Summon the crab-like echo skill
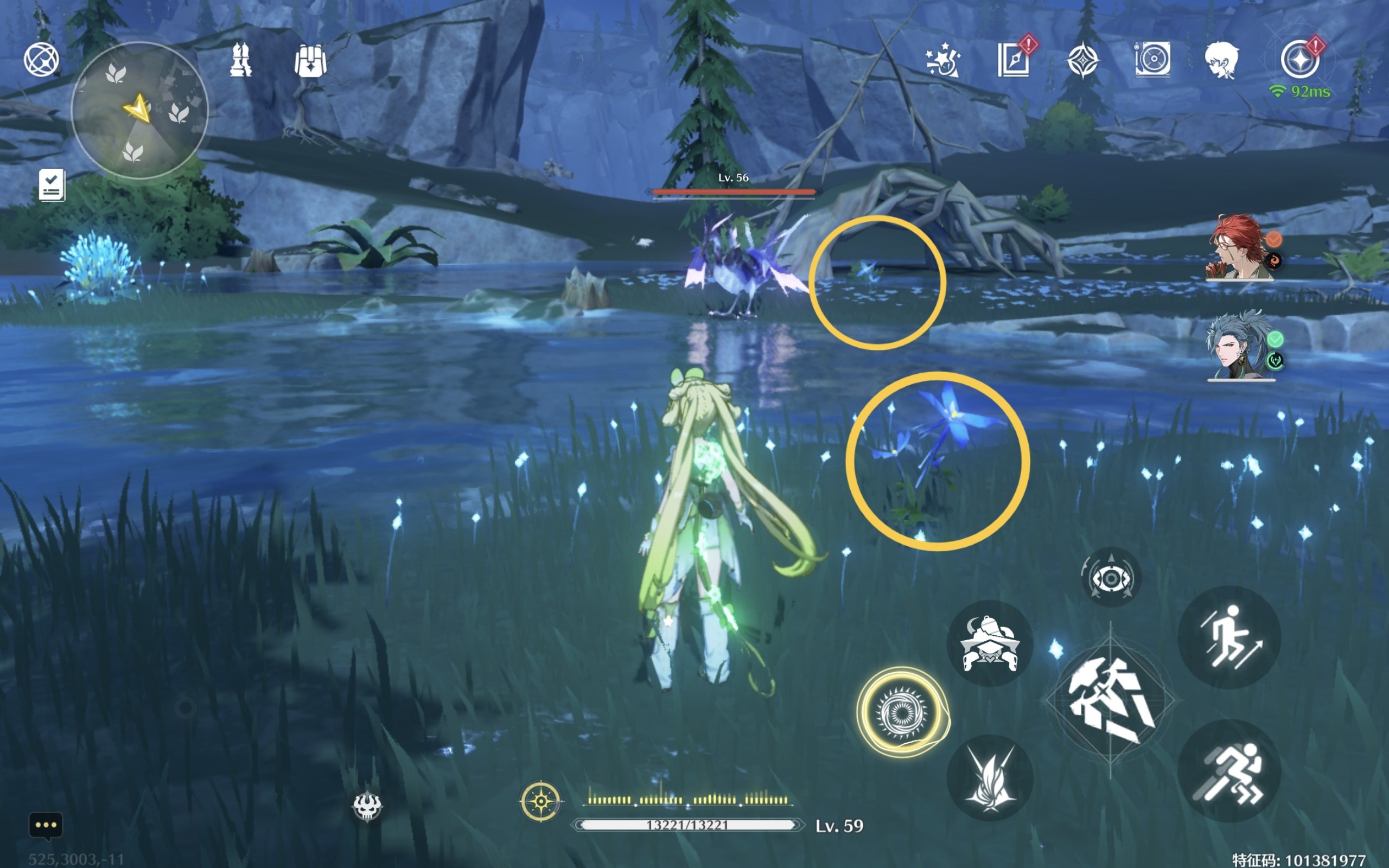 point(990,643)
